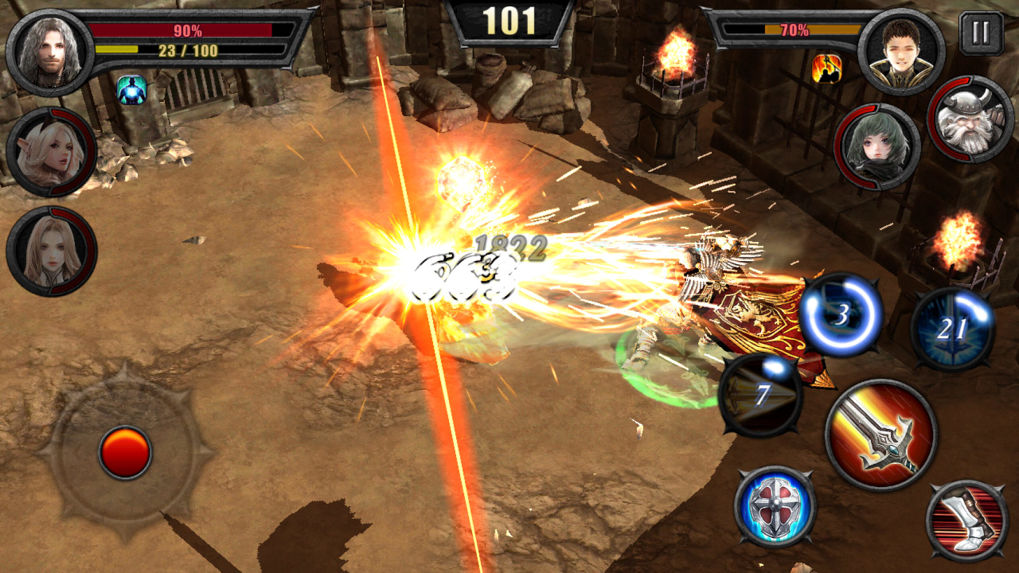Attack using the flaming sword button
The image size is (1019, 573).
click(880, 434)
